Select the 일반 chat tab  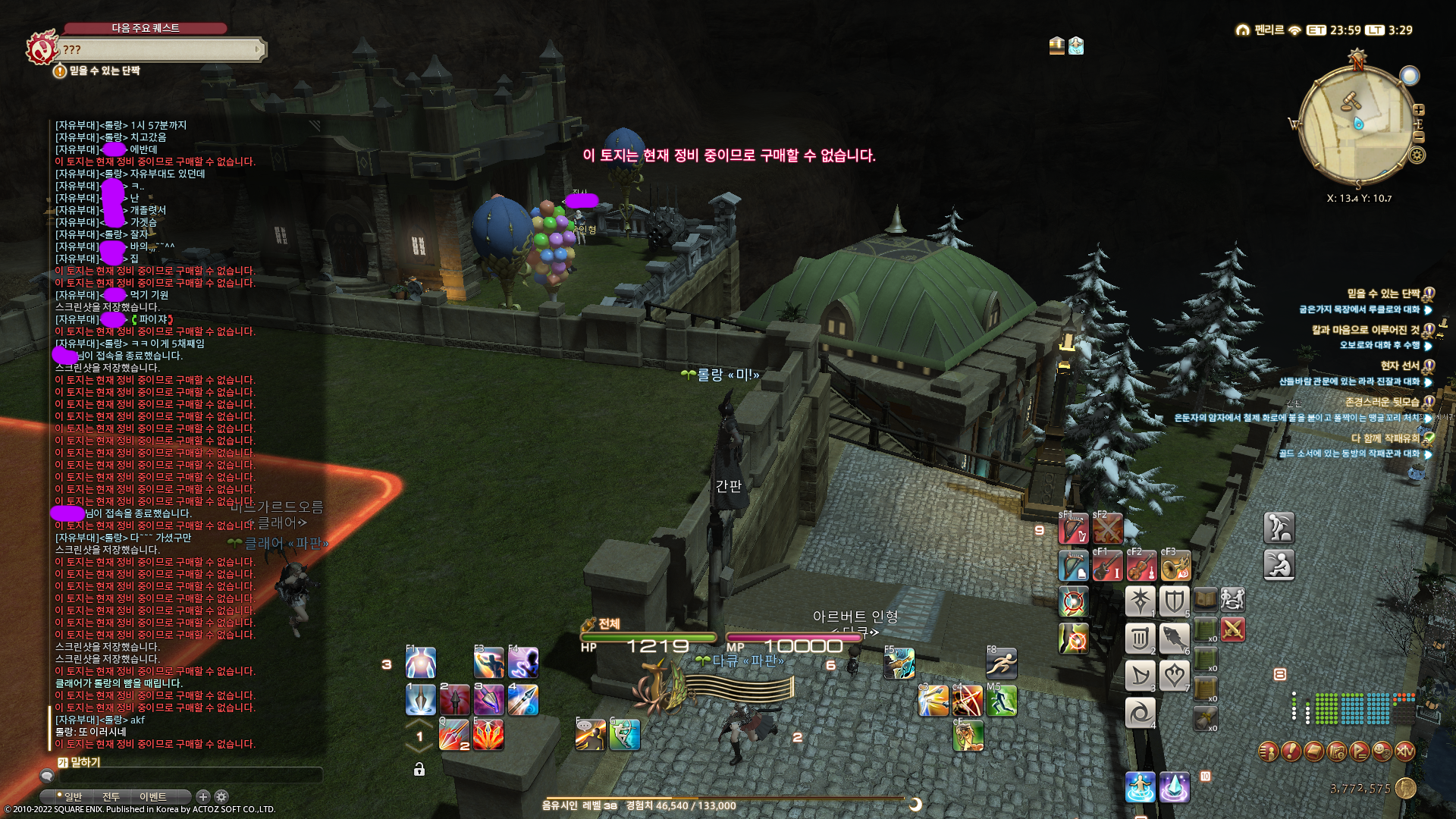[72, 797]
